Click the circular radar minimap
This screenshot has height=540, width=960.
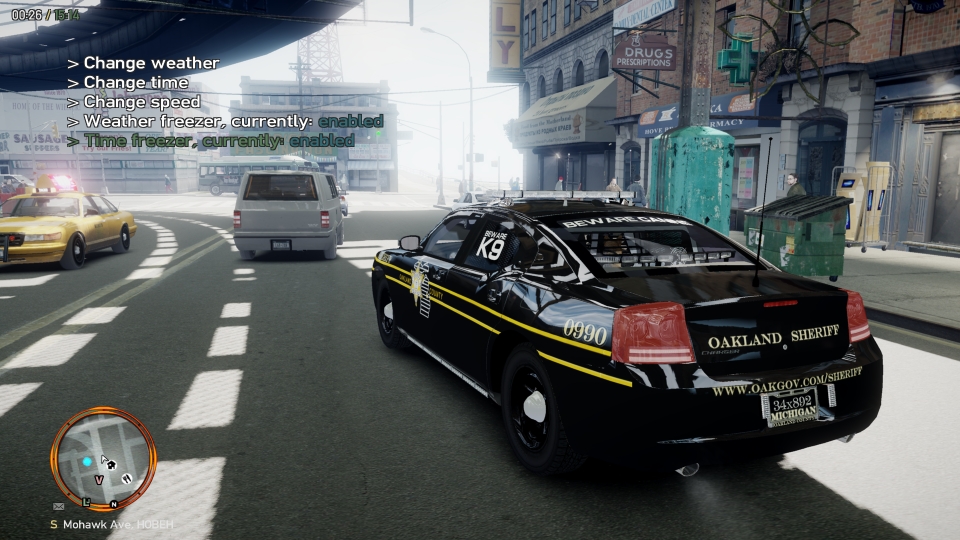click(103, 458)
